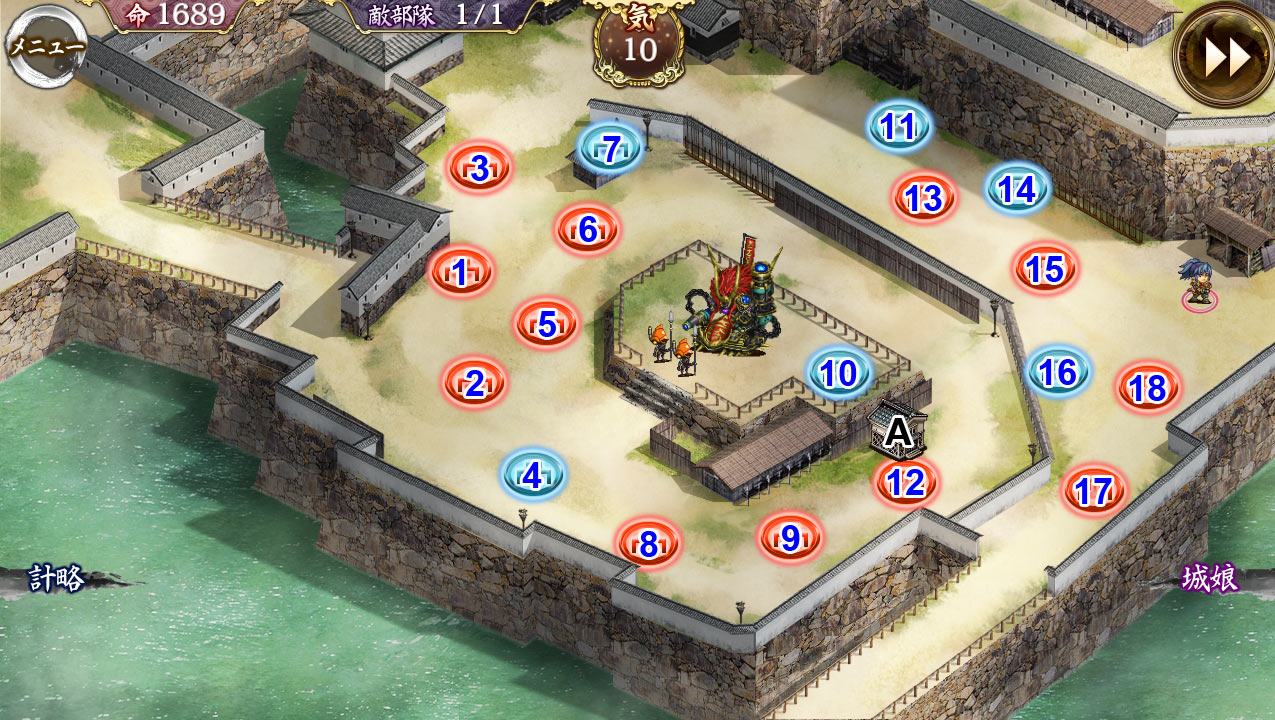Choose blue deployment slot 16

[x=1058, y=372]
